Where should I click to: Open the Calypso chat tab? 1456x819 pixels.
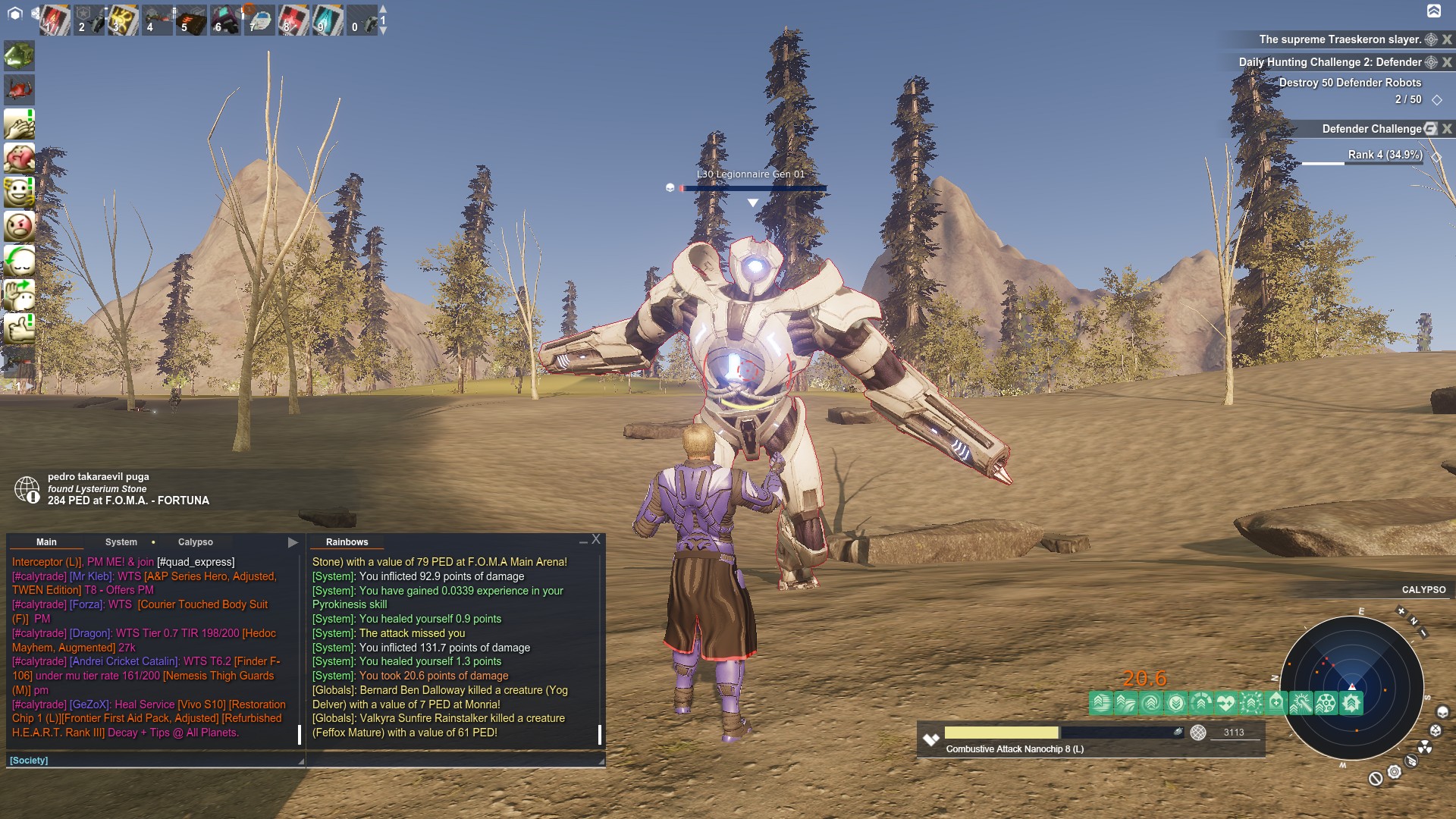click(x=195, y=542)
